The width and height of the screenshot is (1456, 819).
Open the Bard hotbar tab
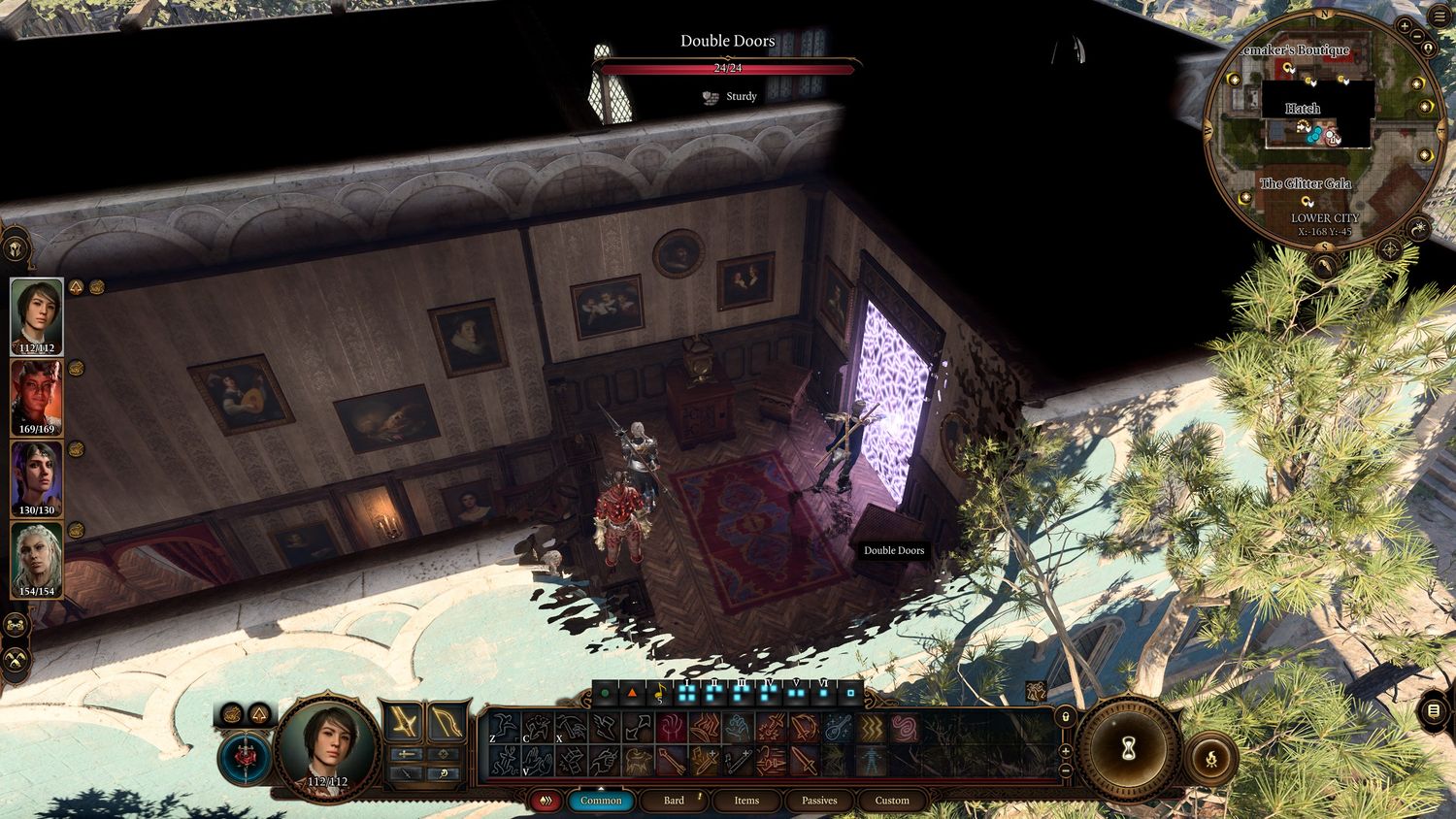point(674,801)
